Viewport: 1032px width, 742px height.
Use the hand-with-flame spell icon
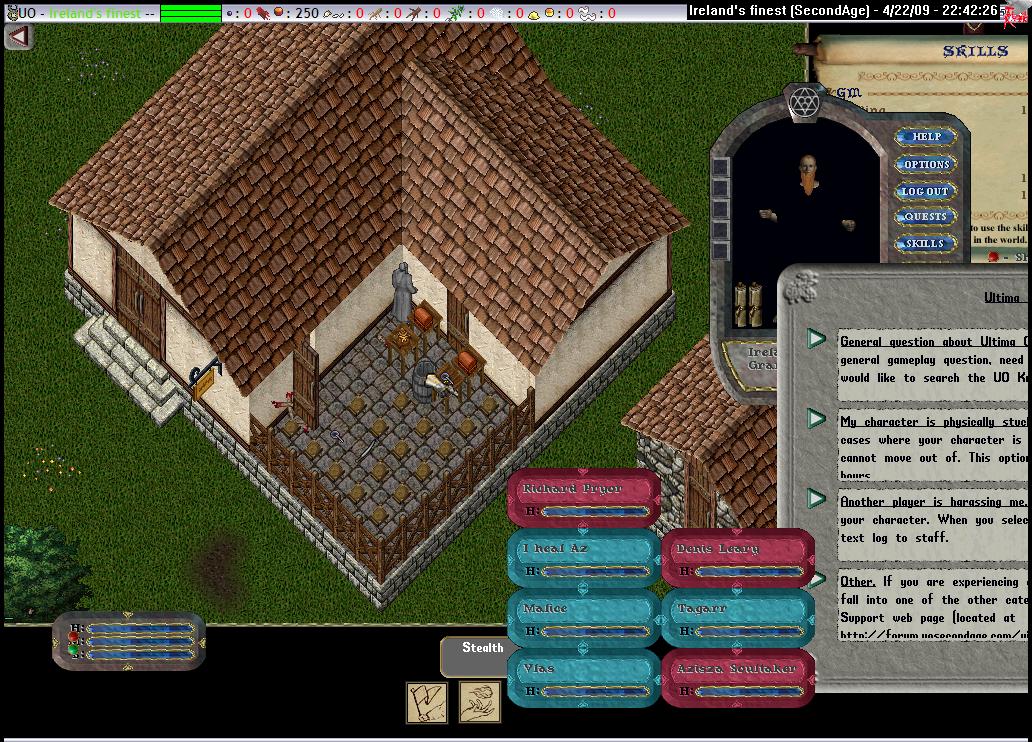[480, 702]
